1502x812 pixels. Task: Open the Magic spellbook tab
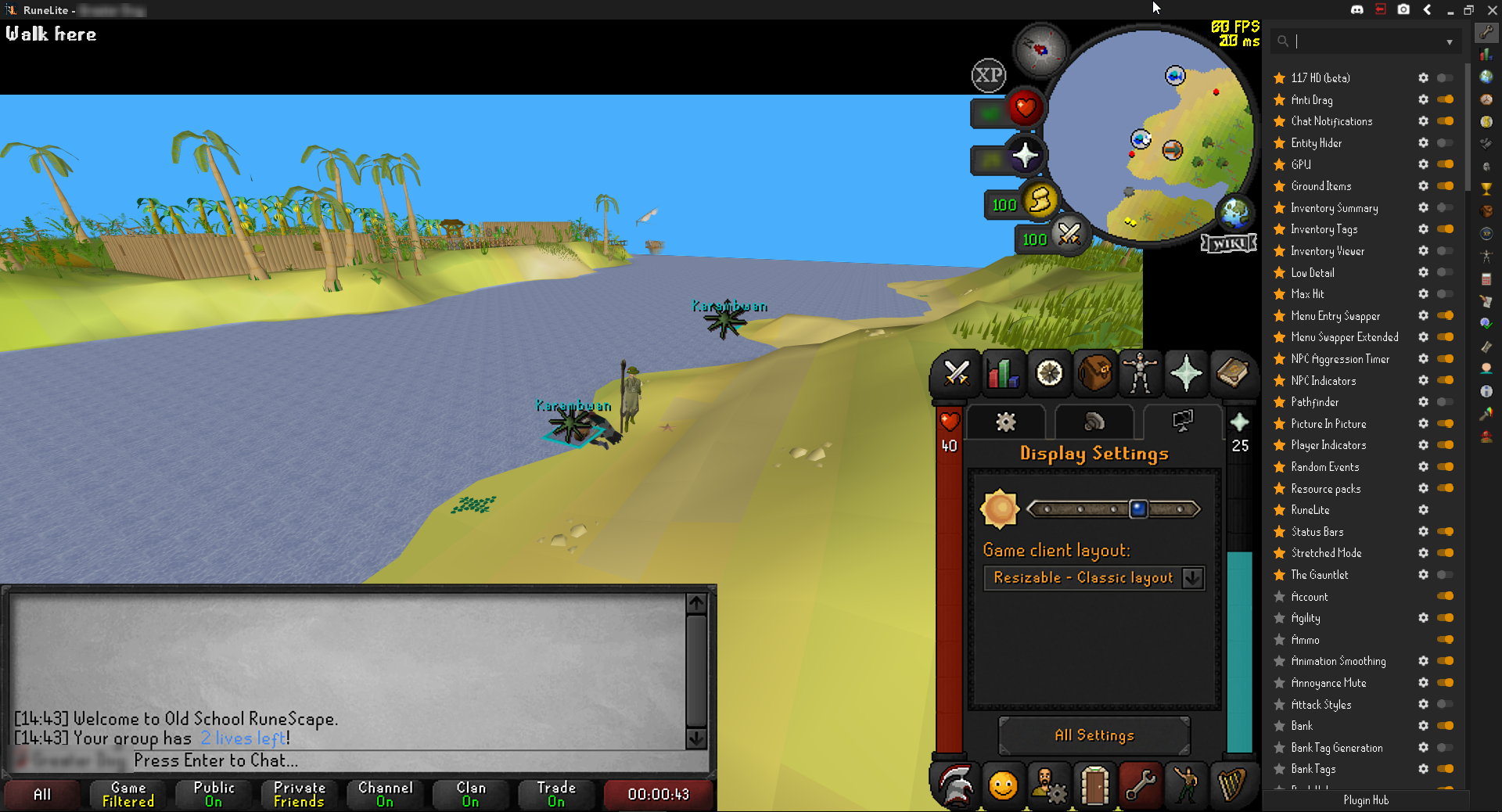1231,374
